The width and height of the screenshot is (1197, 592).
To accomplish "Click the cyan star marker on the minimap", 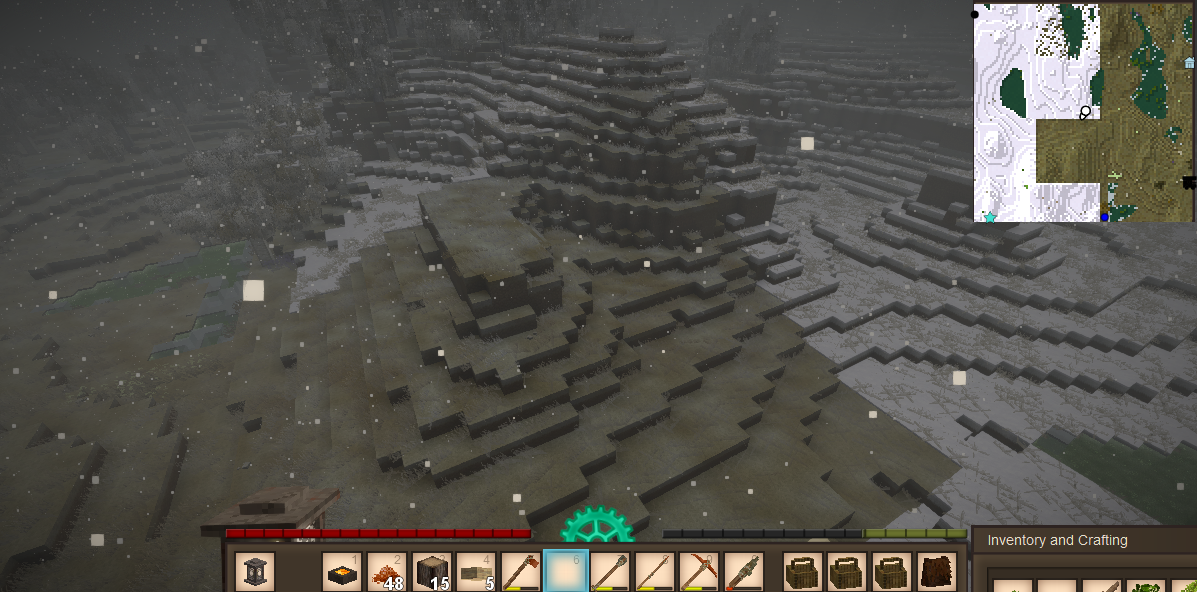I will (x=990, y=216).
